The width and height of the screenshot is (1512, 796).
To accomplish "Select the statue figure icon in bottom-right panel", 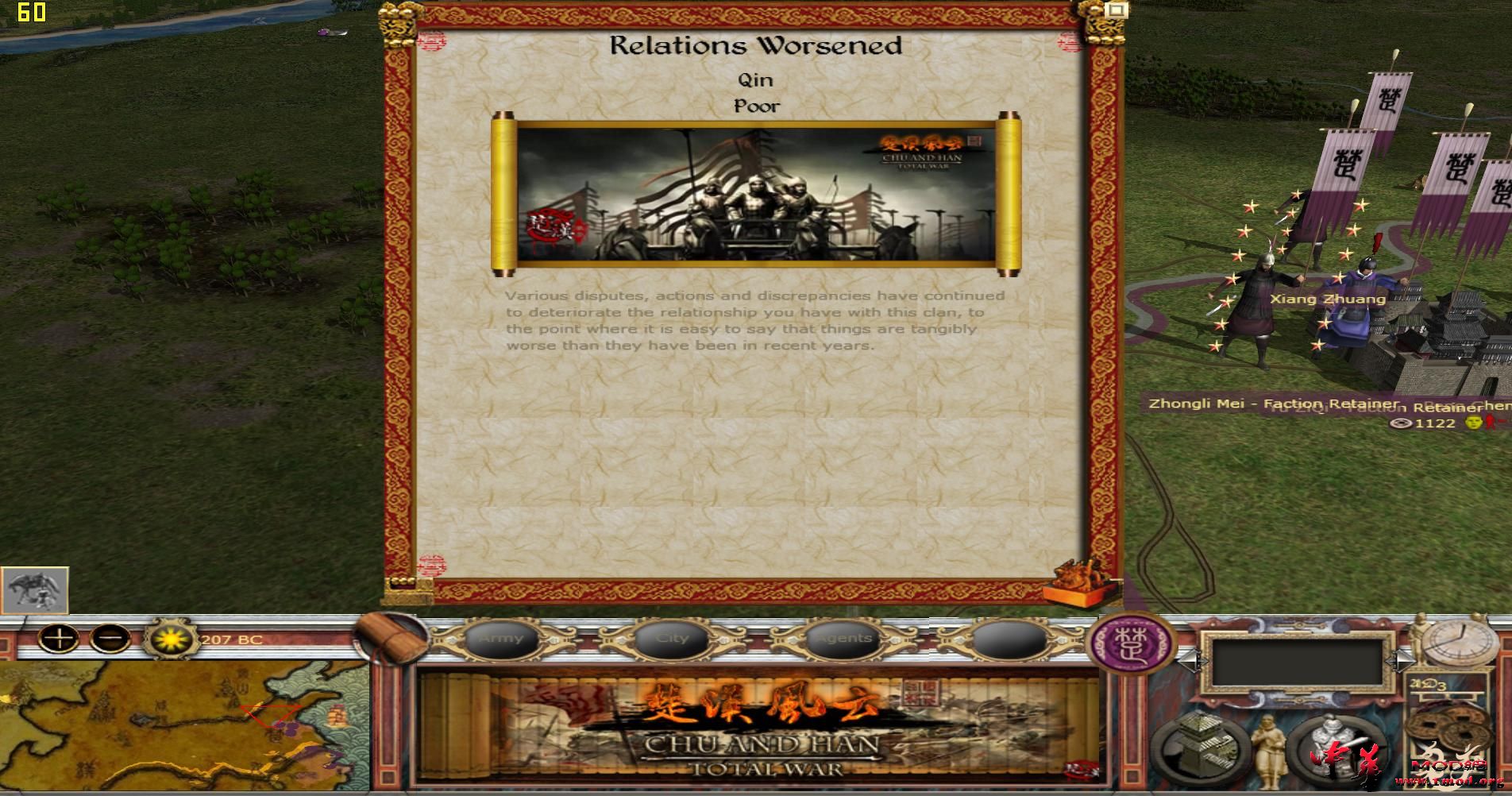I will point(1269,751).
